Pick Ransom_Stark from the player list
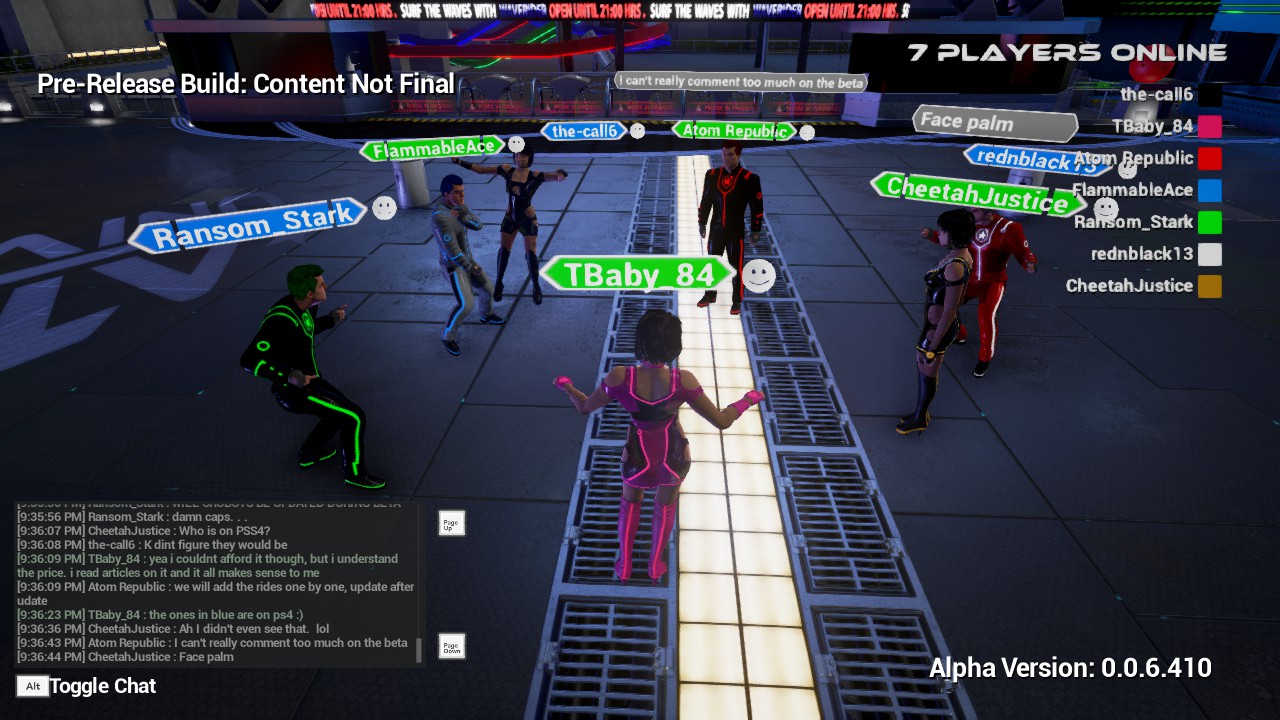Viewport: 1280px width, 720px height. pyautogui.click(x=1133, y=222)
